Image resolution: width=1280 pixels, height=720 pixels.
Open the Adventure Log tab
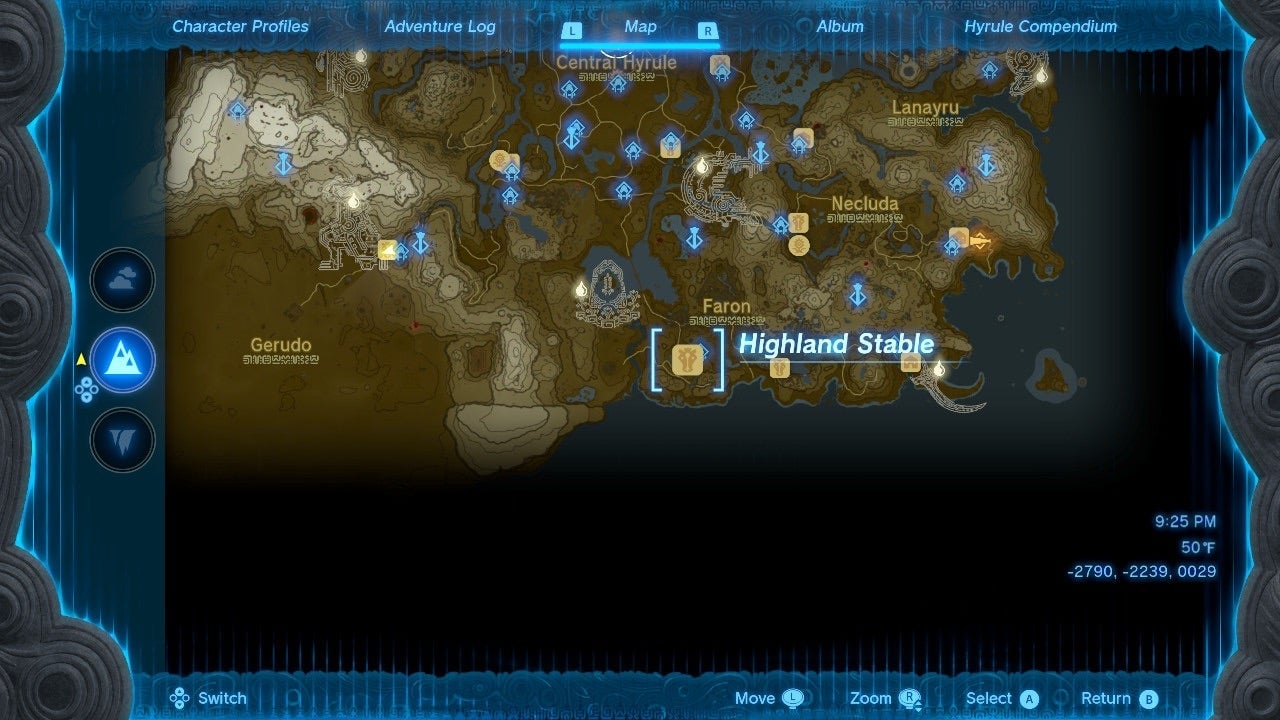click(439, 26)
